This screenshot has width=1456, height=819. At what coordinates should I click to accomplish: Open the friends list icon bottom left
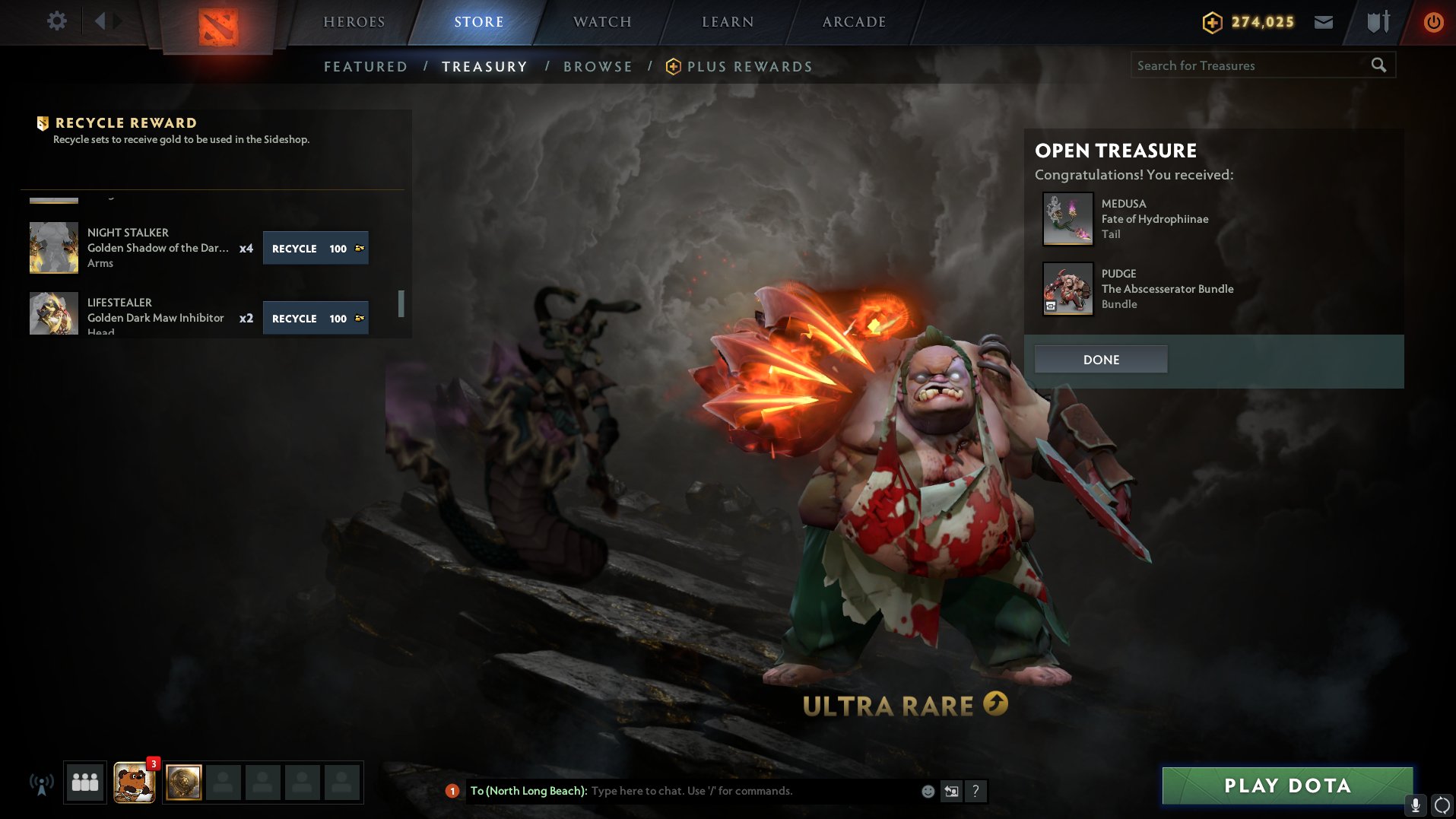pos(84,782)
